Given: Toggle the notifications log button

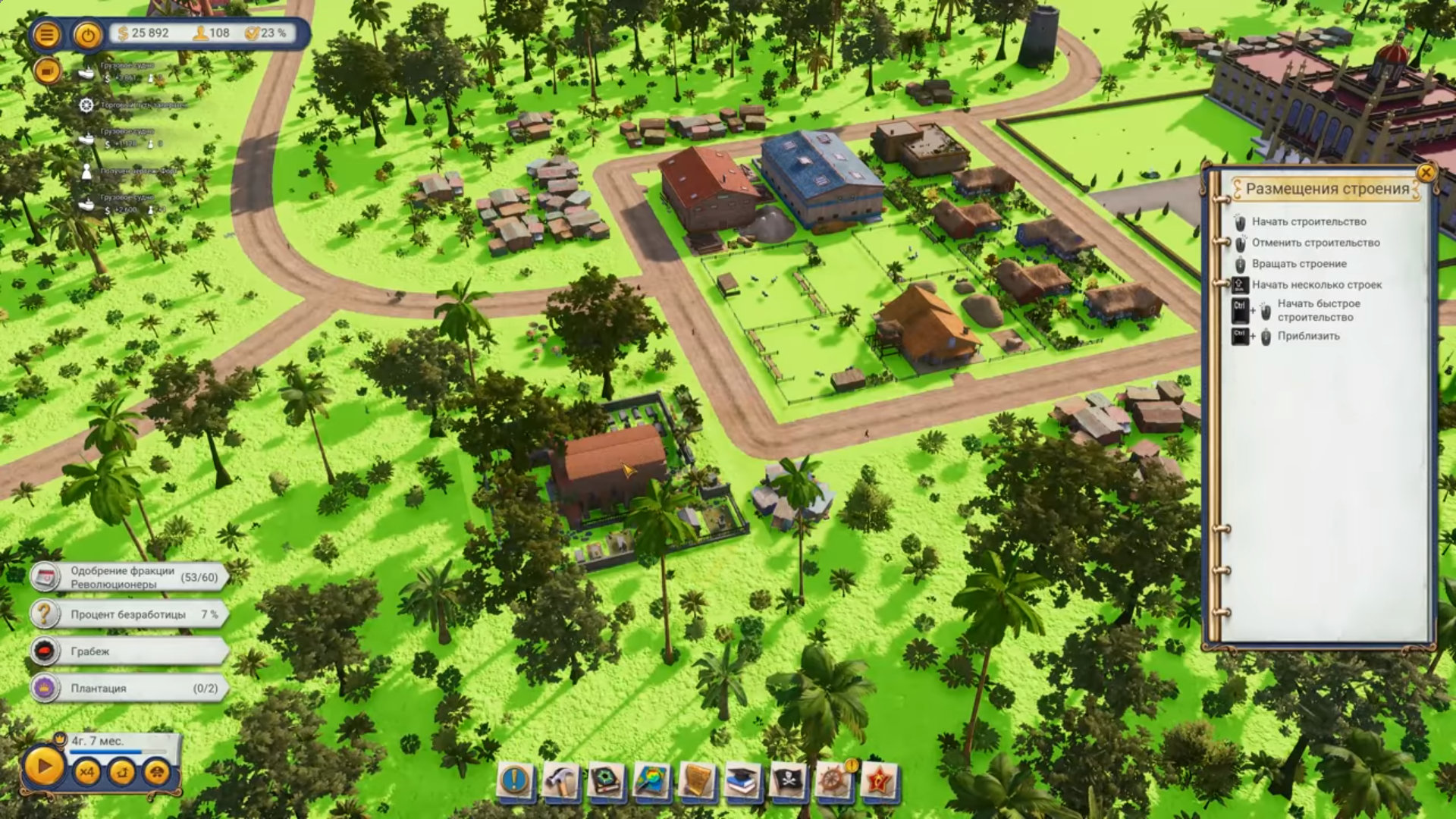Looking at the screenshot, I should (47, 71).
